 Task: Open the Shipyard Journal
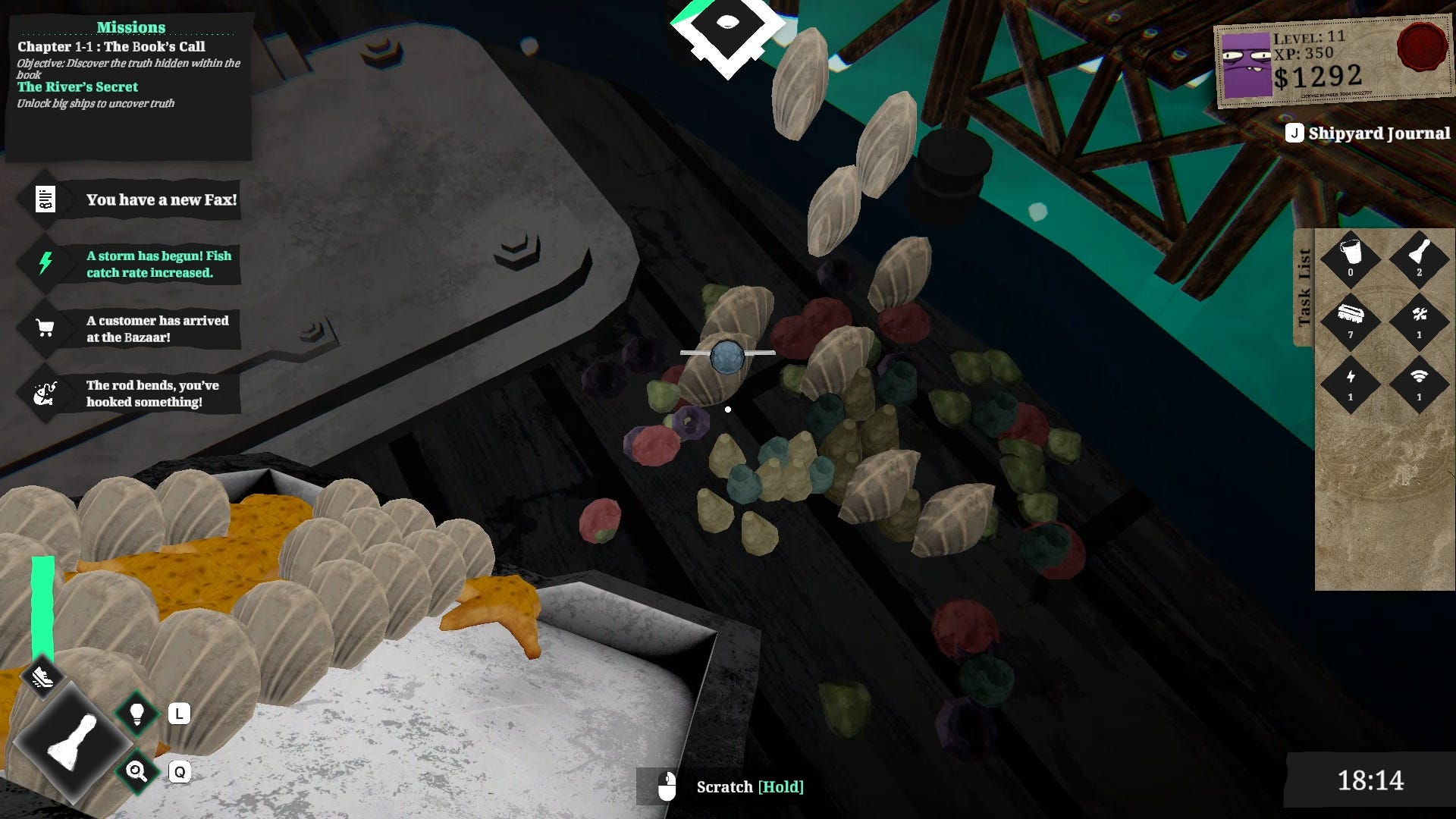coord(1368,133)
